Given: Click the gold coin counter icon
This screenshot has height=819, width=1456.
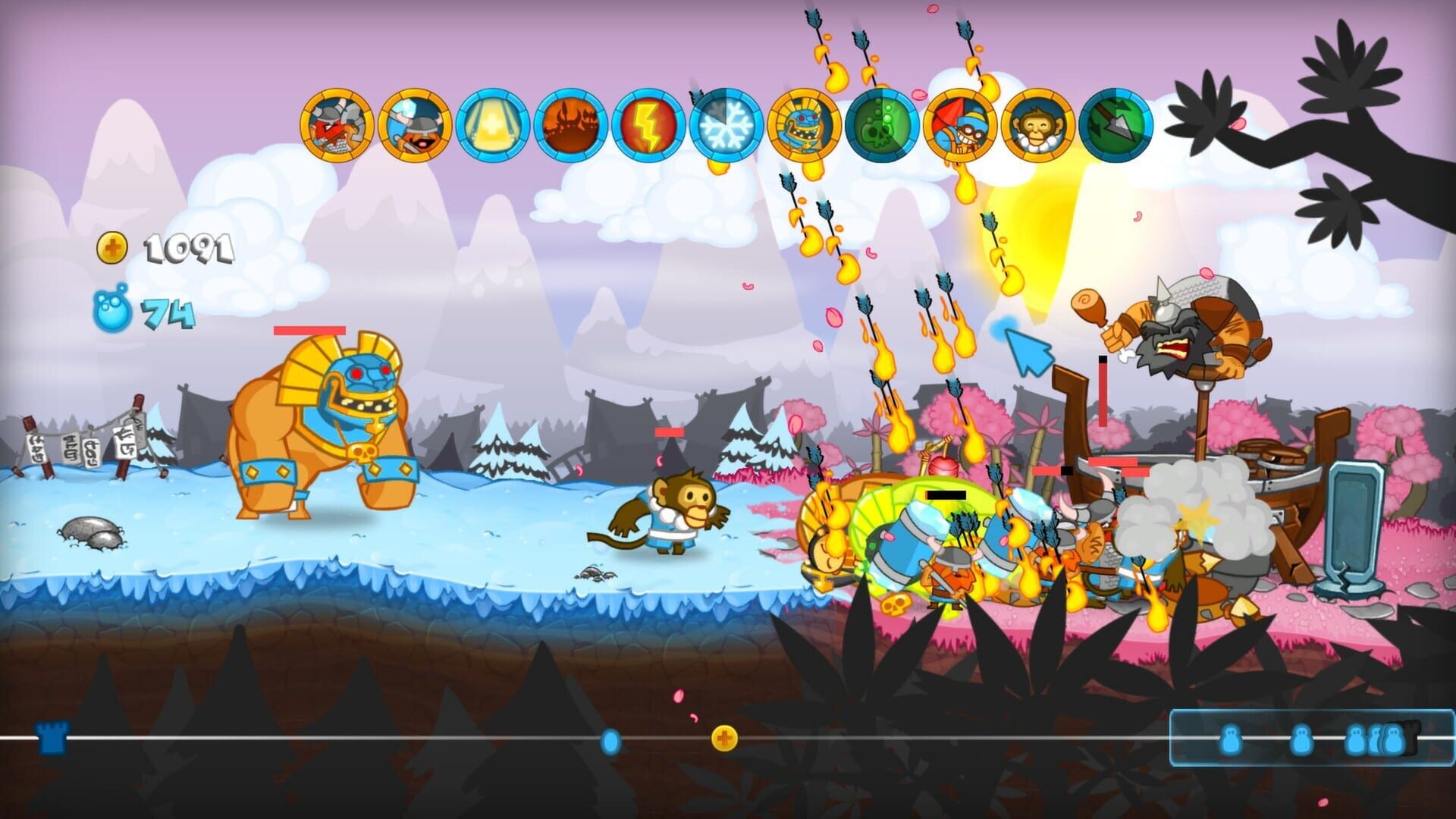Looking at the screenshot, I should 112,246.
